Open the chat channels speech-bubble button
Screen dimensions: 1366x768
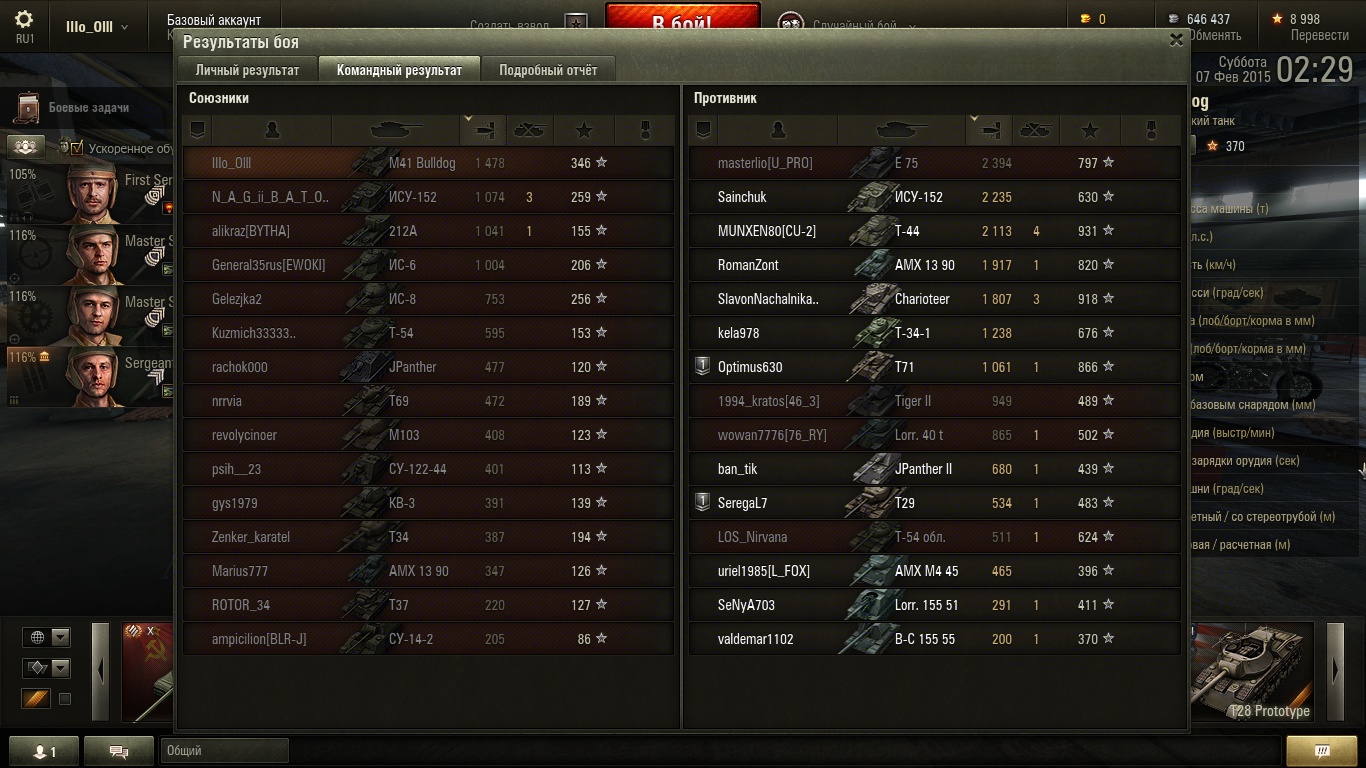click(x=119, y=751)
